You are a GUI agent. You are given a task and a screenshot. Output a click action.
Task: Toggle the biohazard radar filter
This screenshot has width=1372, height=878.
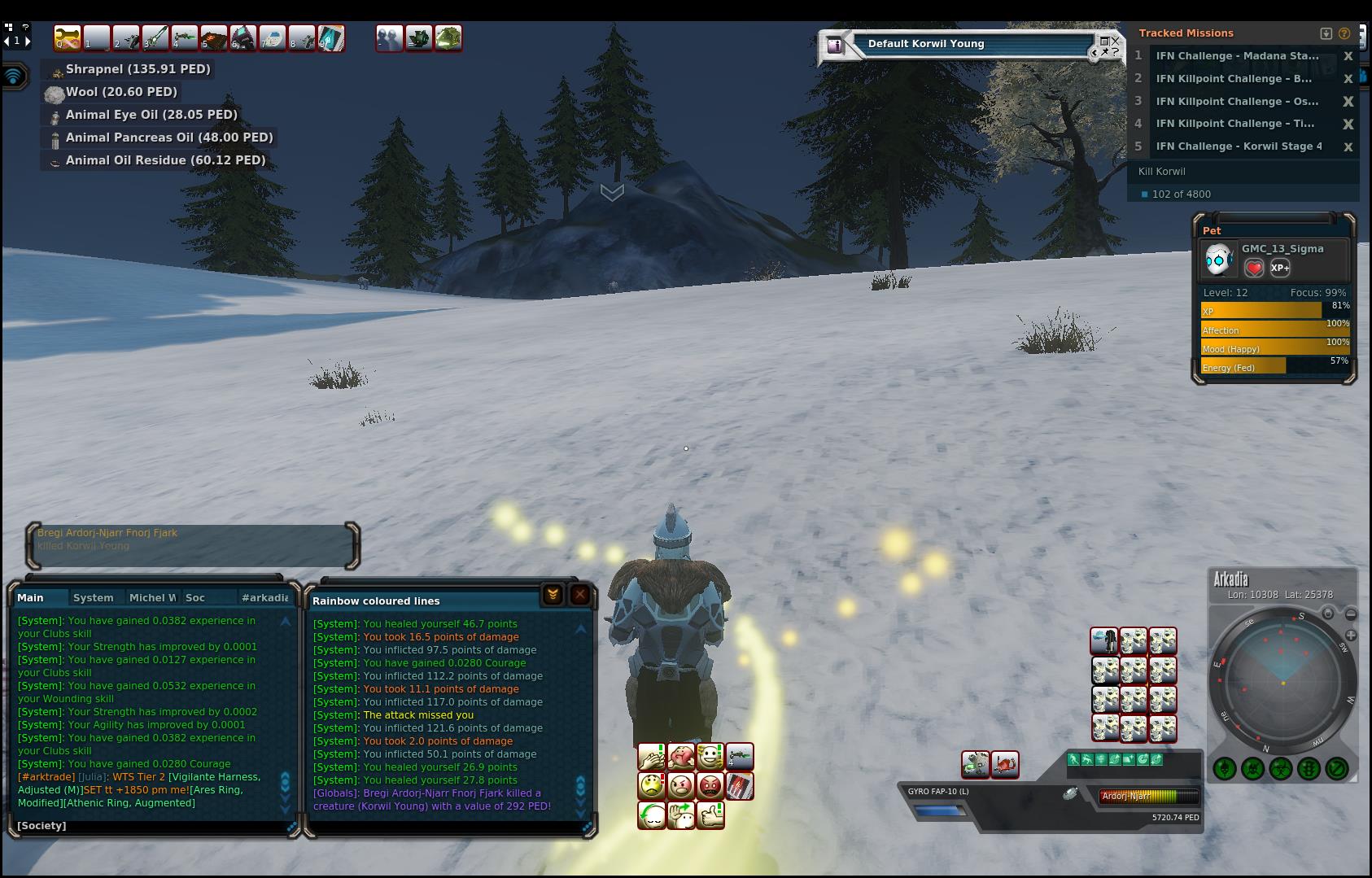(x=1281, y=768)
